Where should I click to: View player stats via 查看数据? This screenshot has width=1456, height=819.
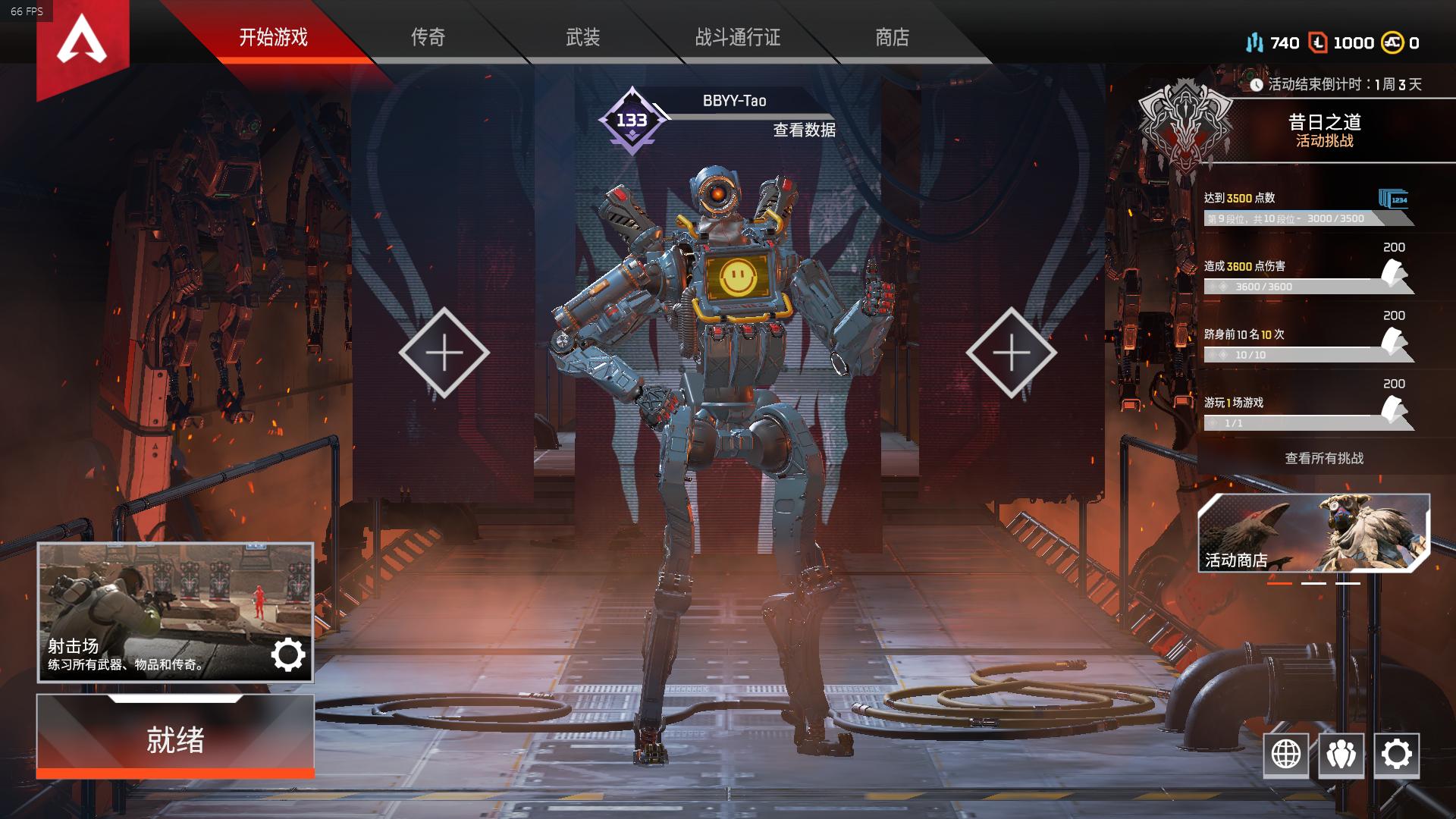tap(804, 130)
